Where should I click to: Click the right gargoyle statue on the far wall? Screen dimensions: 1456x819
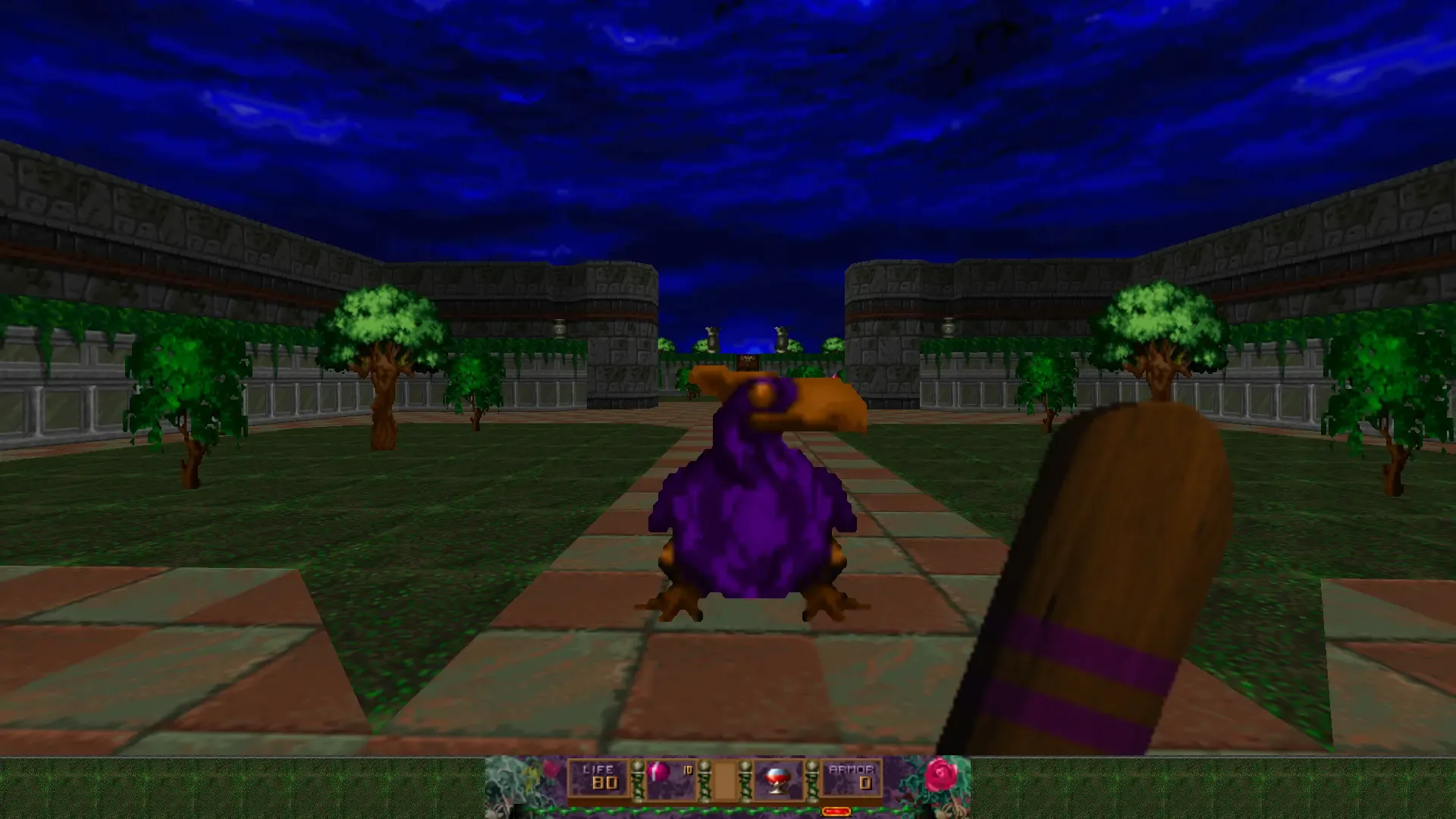click(781, 337)
